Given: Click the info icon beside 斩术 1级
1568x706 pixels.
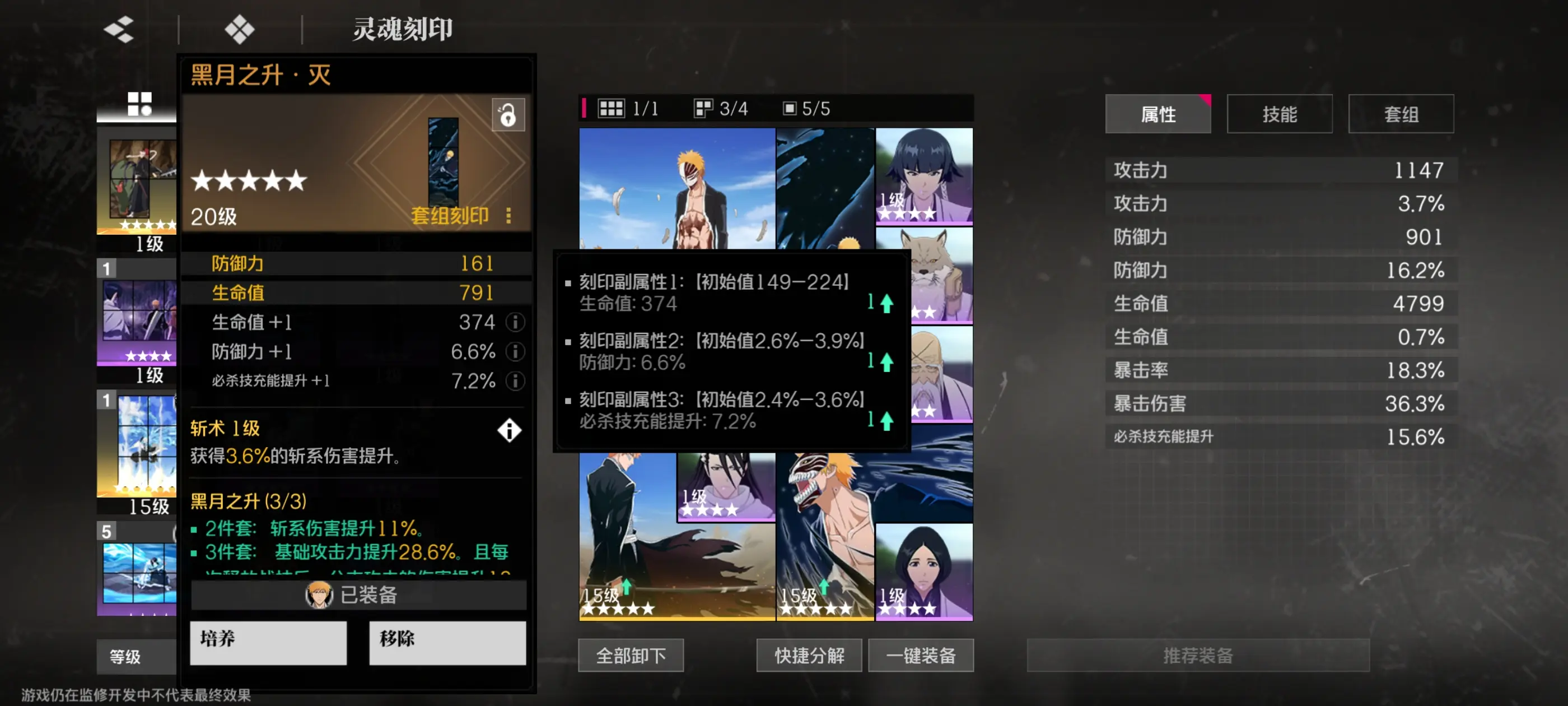Looking at the screenshot, I should point(509,431).
